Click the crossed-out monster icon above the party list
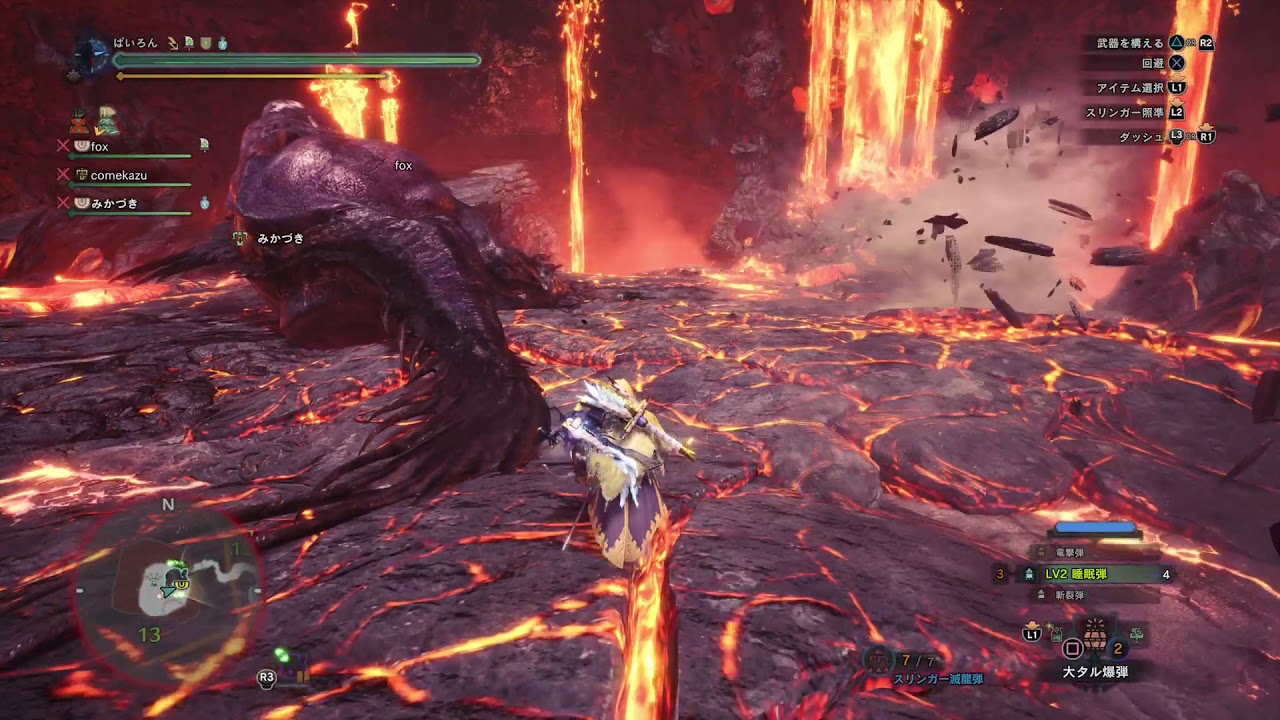 [79, 123]
